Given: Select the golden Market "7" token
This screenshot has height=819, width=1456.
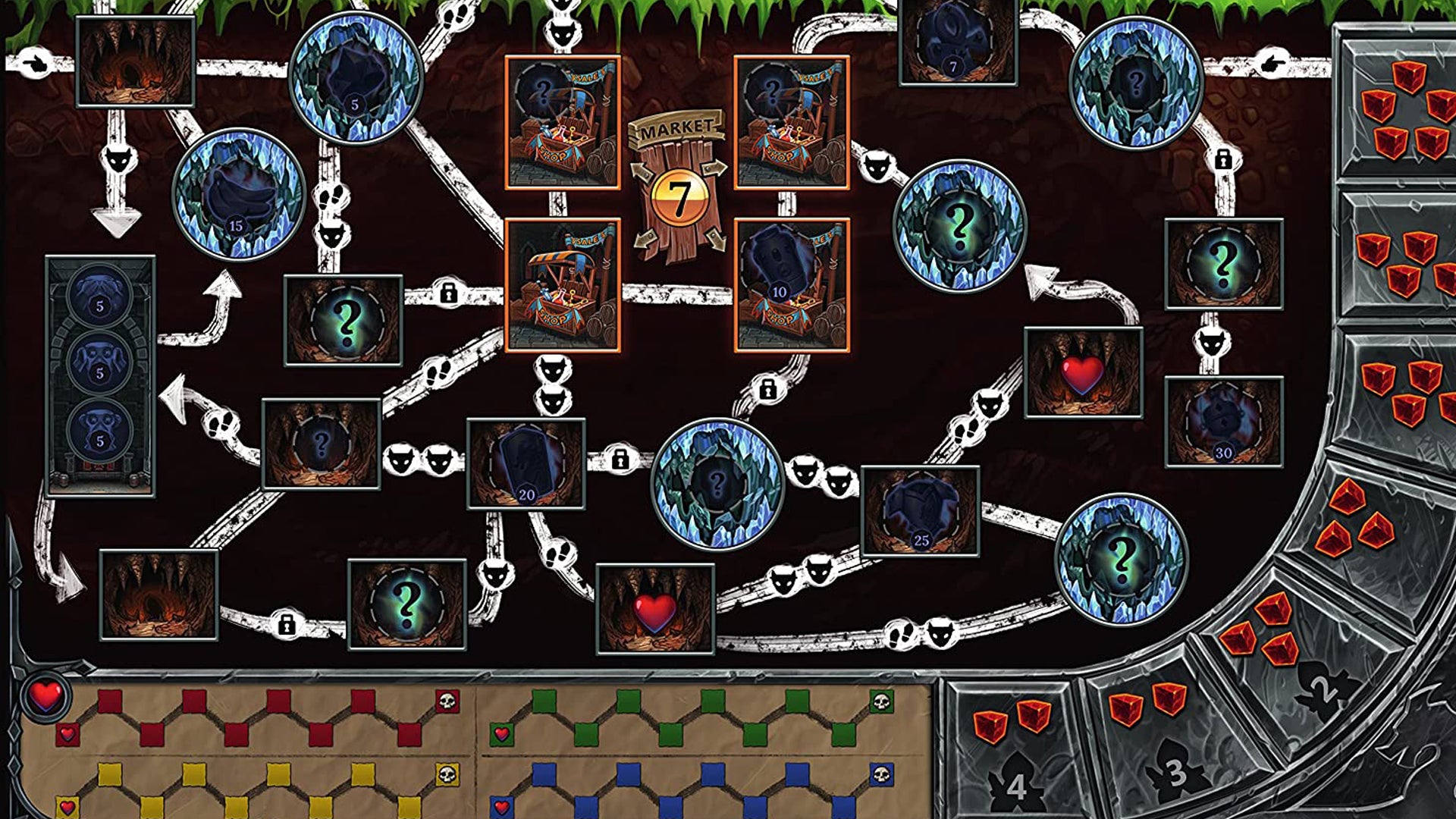Looking at the screenshot, I should 681,196.
